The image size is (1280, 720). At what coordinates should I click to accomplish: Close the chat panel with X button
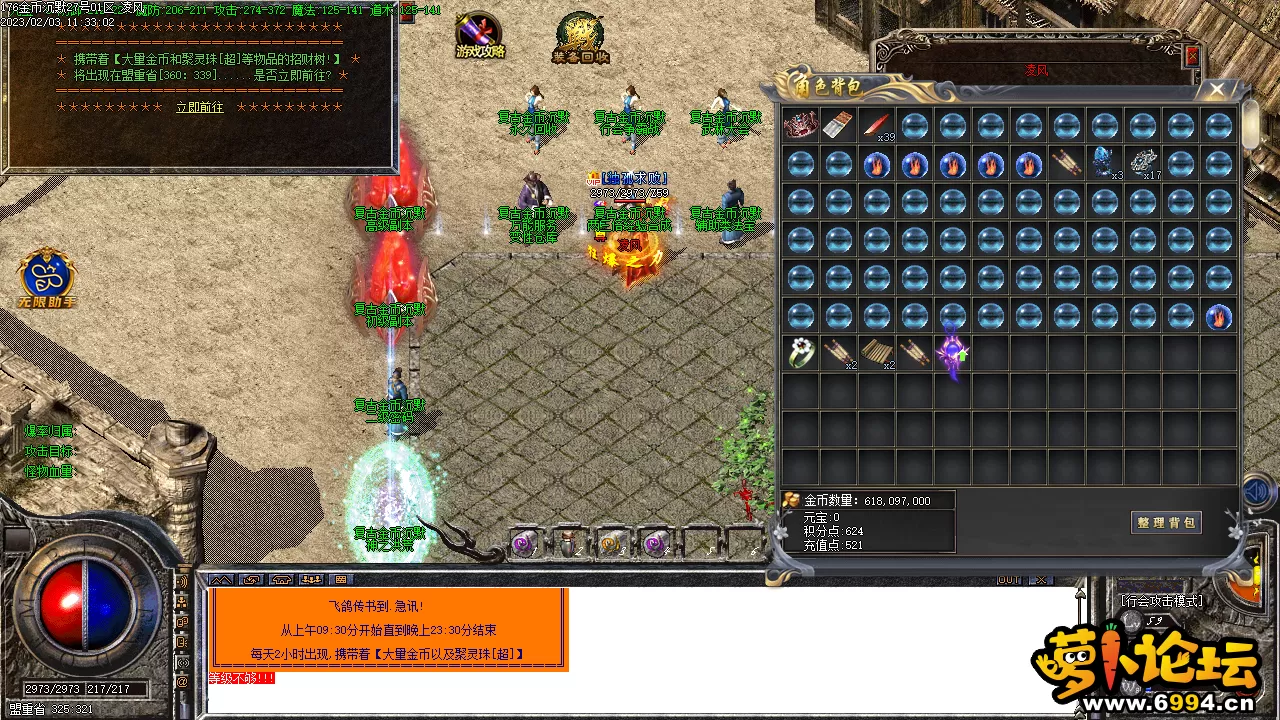[1042, 580]
